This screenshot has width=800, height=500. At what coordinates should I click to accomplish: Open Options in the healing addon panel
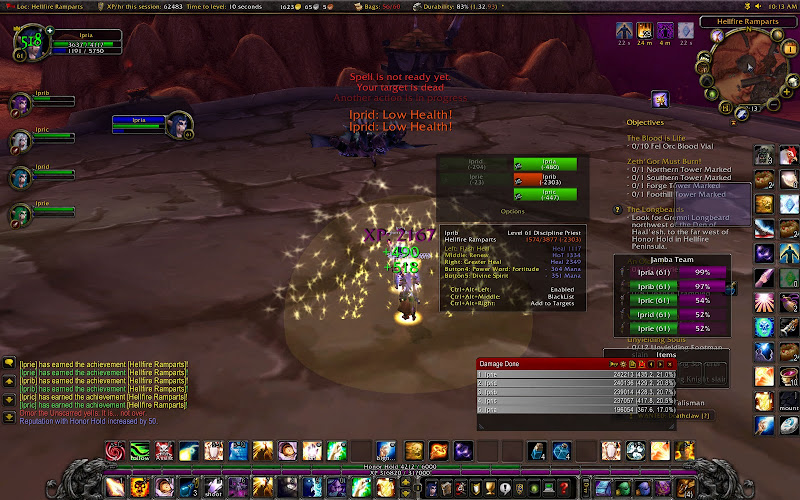click(x=512, y=211)
